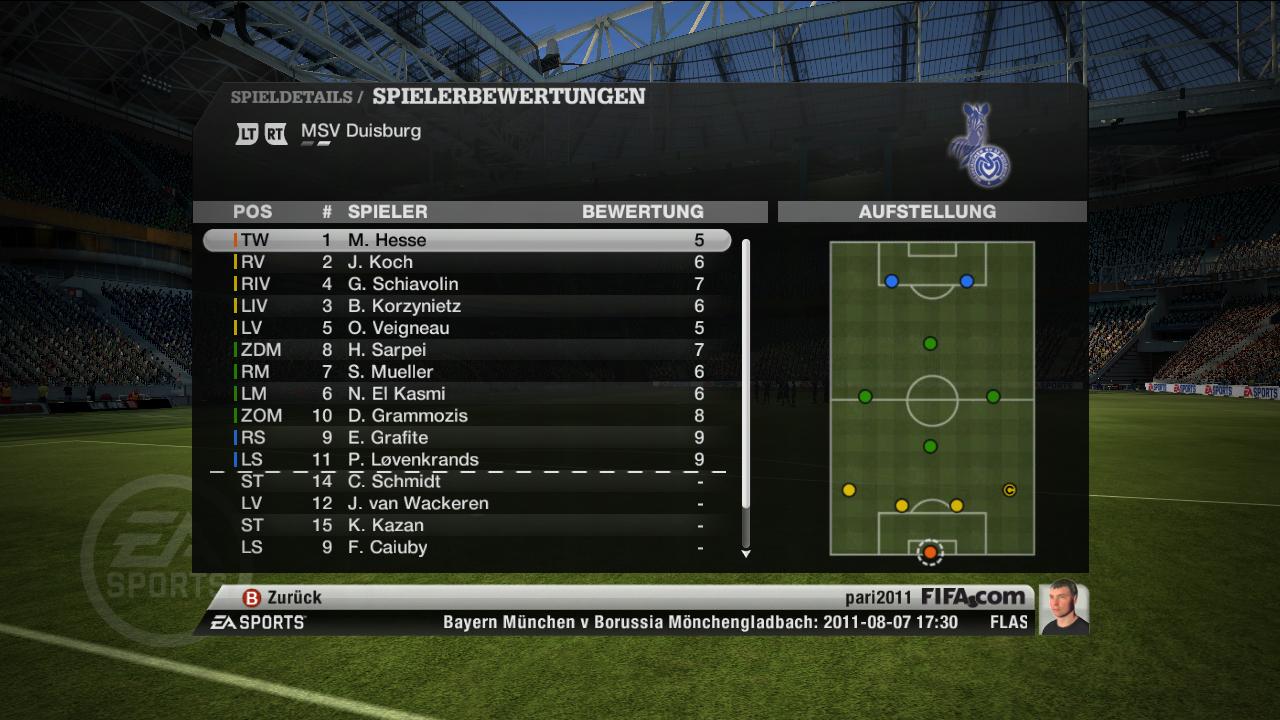Select the P. Løvenkrands row
1280x720 pixels.
pyautogui.click(x=467, y=460)
